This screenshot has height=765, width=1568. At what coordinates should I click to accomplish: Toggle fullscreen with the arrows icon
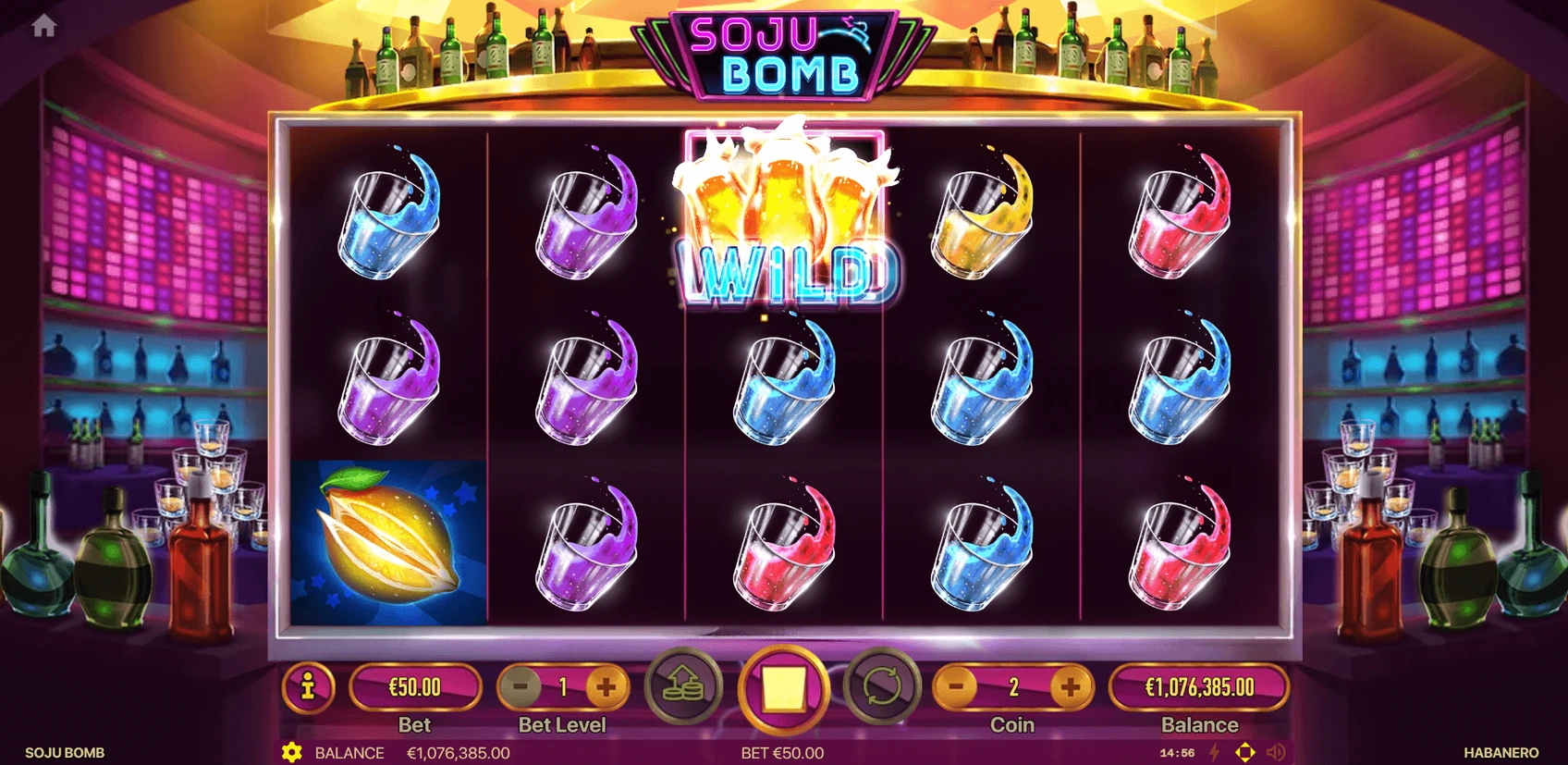tap(1245, 752)
